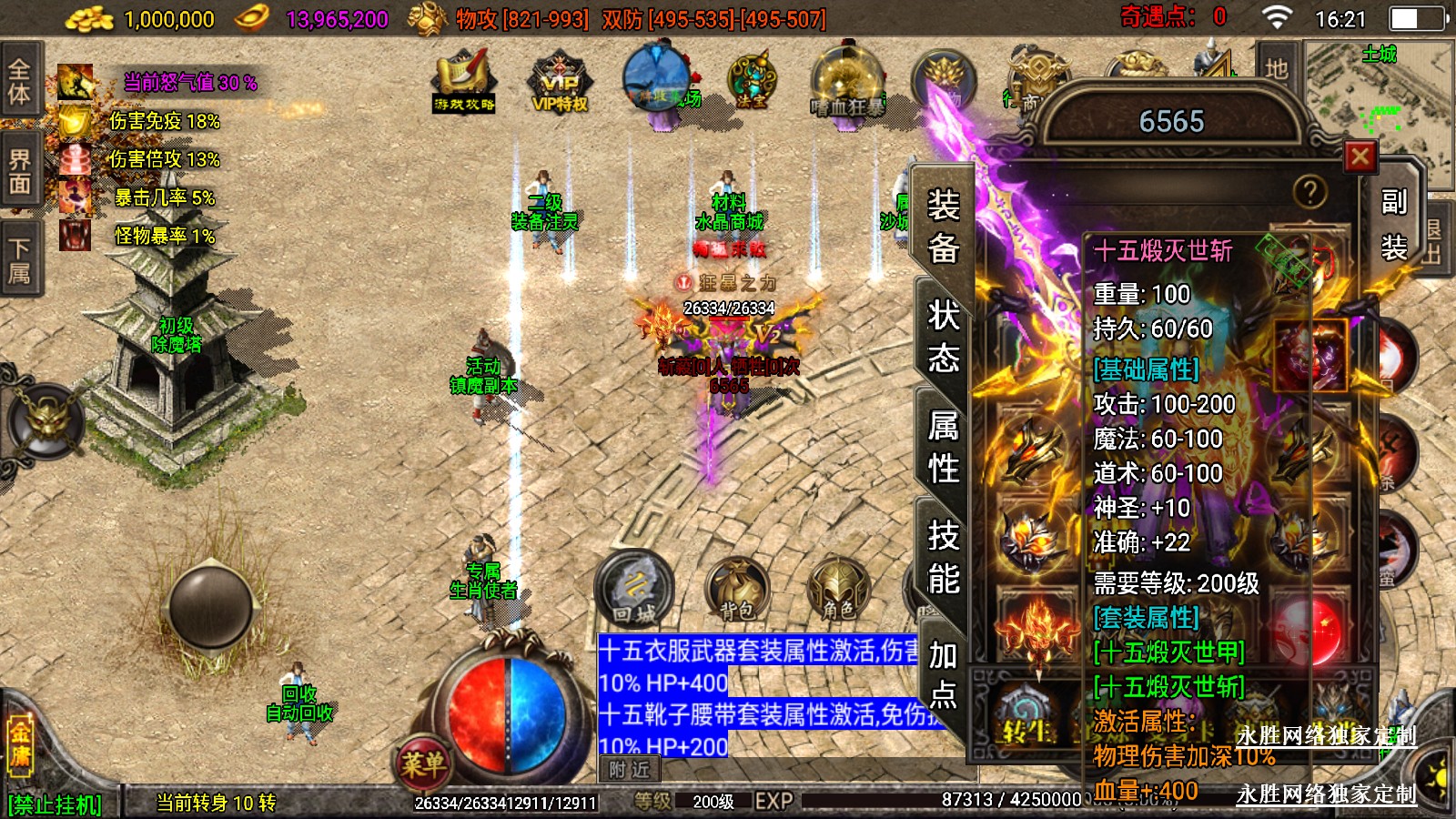Select the 属性 attributes tab
The image size is (1456, 819).
944,447
